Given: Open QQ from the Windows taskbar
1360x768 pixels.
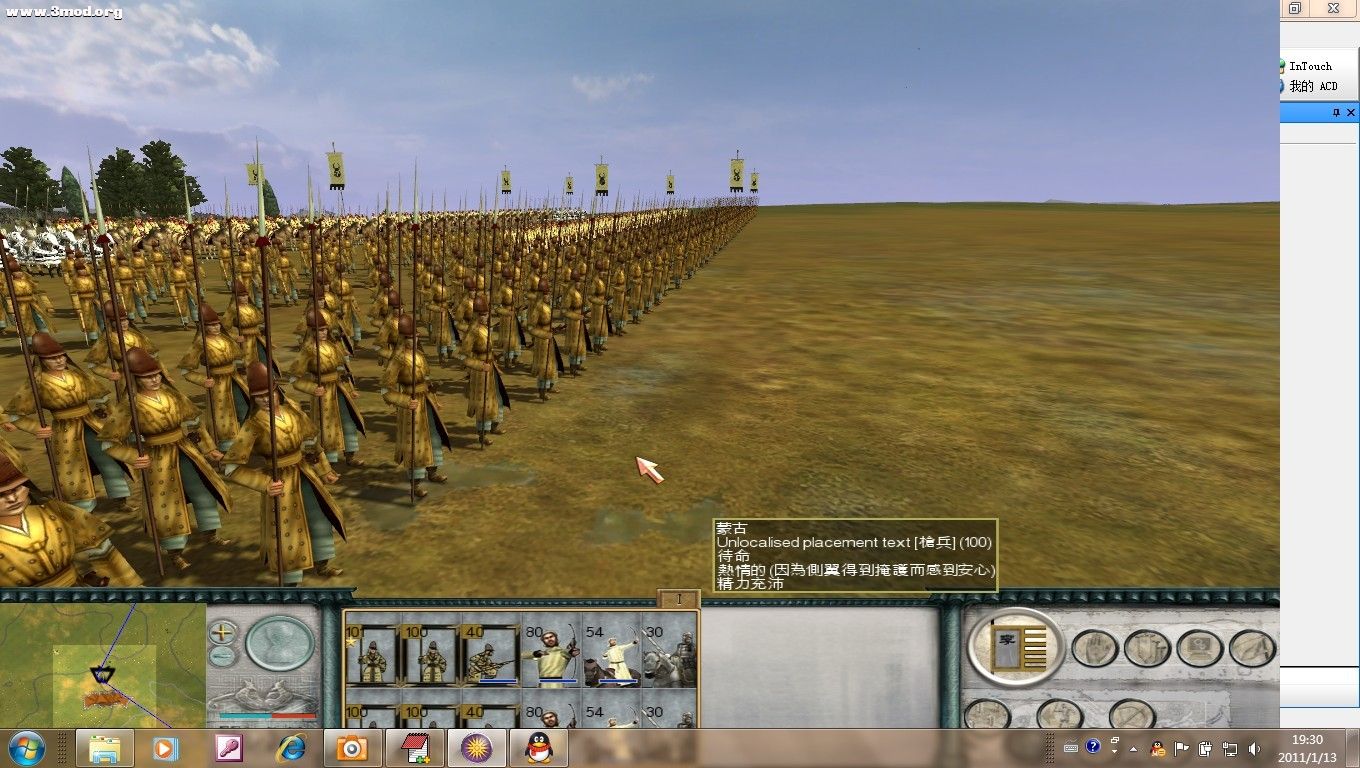Looking at the screenshot, I should tap(538, 748).
